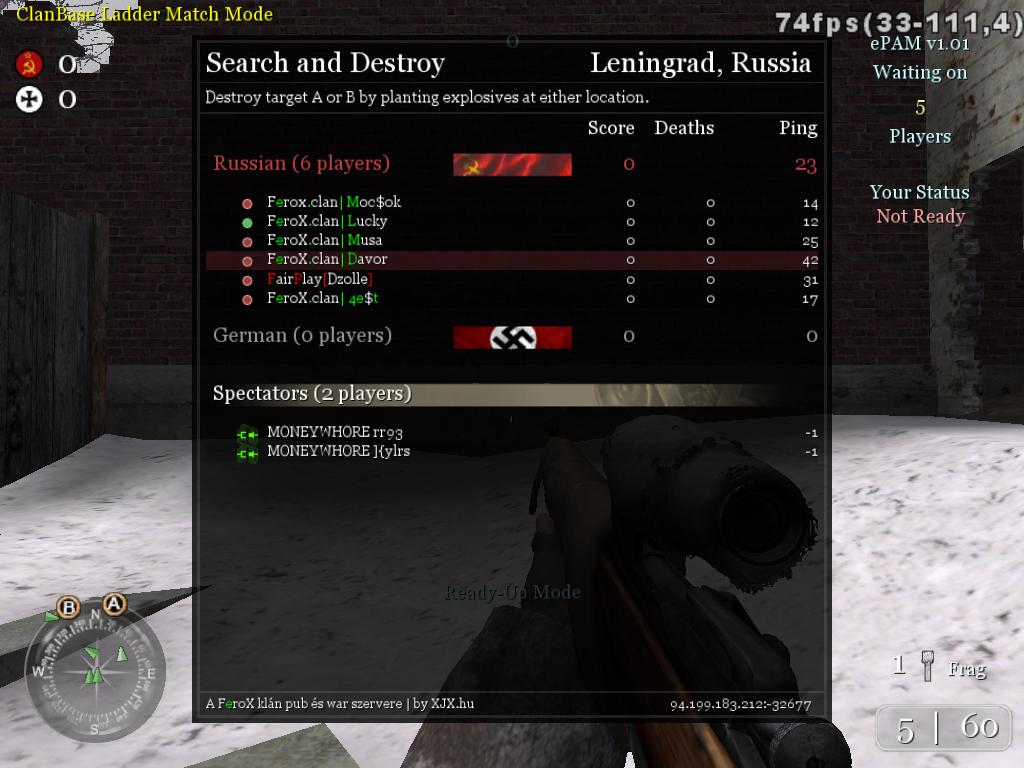Select spectator MONEYWHORE rr93
The height and width of the screenshot is (768, 1024).
pos(334,433)
